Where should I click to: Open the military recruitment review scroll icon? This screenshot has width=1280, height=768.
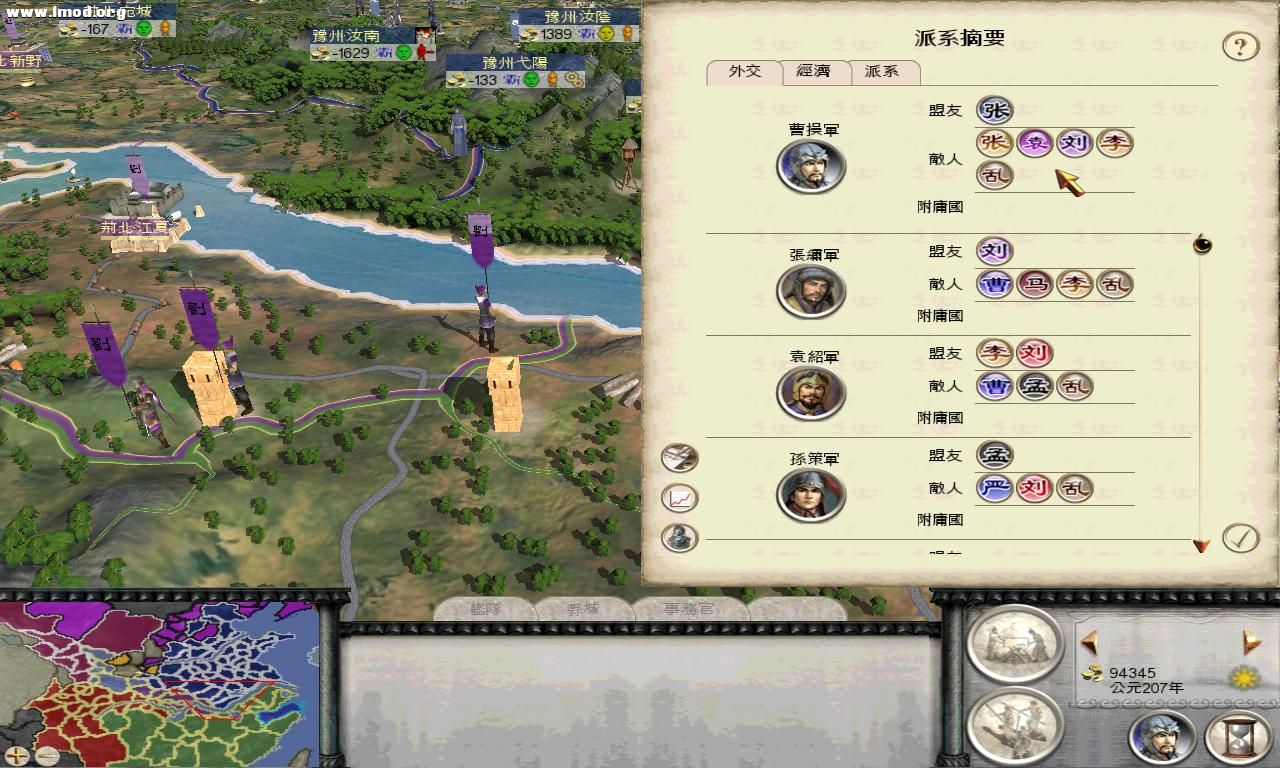(x=1014, y=728)
